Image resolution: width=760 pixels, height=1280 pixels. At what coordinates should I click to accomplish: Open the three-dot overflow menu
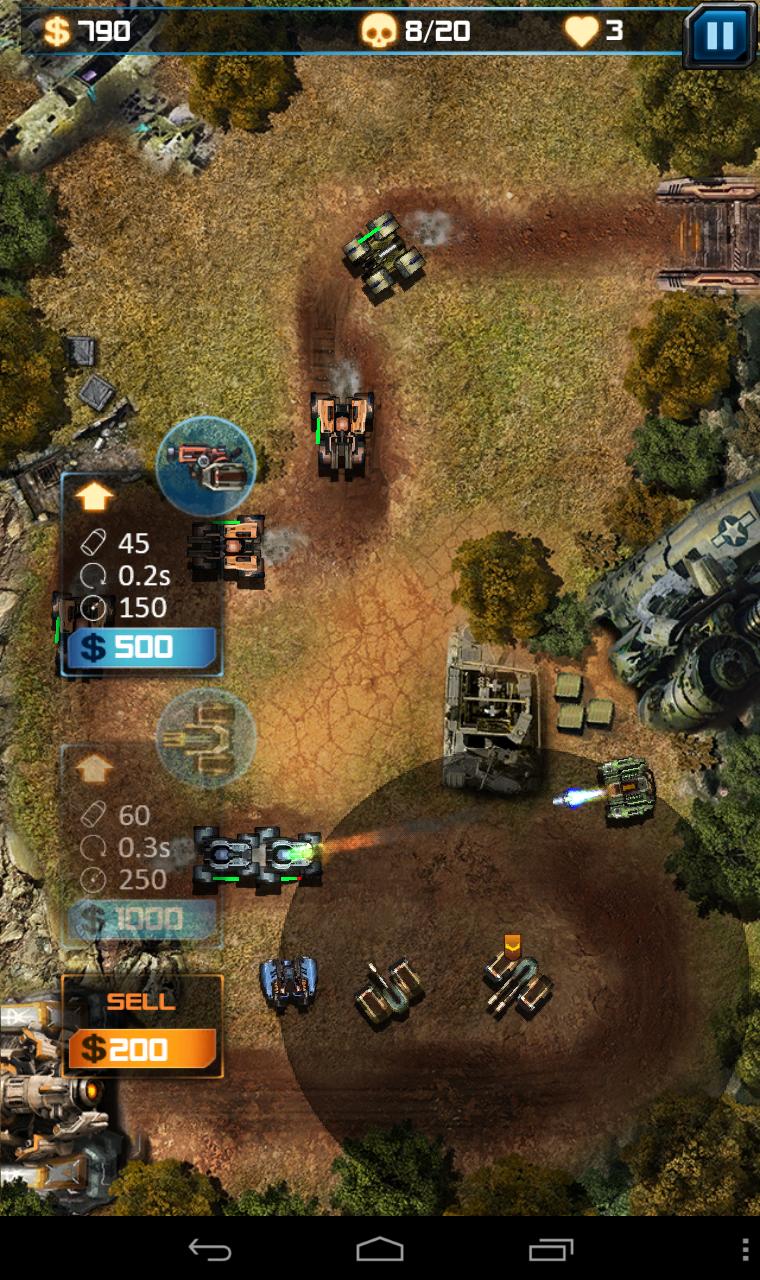(745, 1249)
